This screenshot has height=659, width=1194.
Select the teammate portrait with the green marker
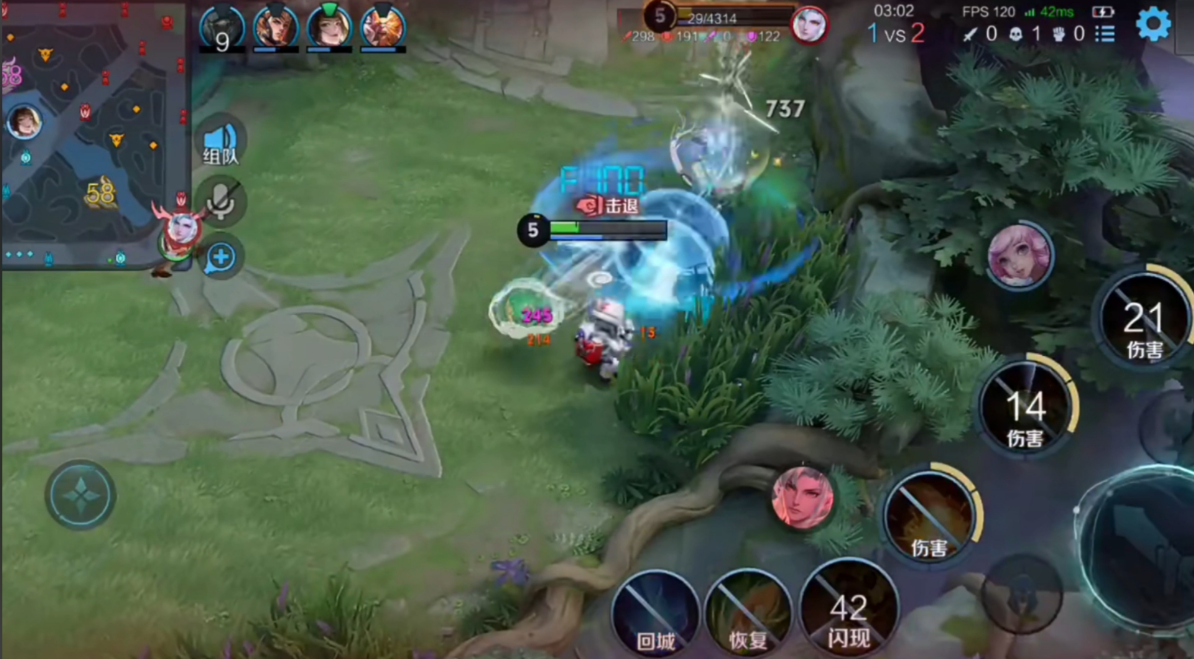[329, 27]
